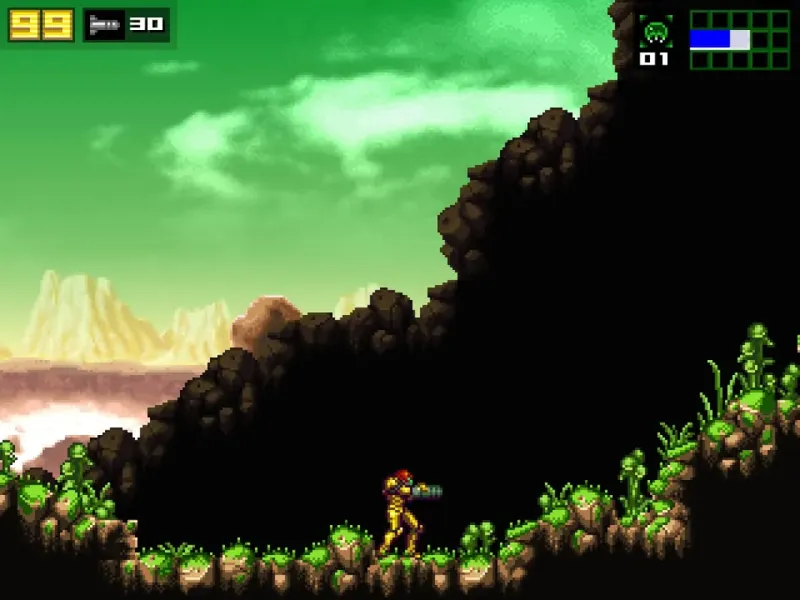The height and width of the screenshot is (600, 800).
Task: Select the missile weapon icon
Action: (104, 25)
